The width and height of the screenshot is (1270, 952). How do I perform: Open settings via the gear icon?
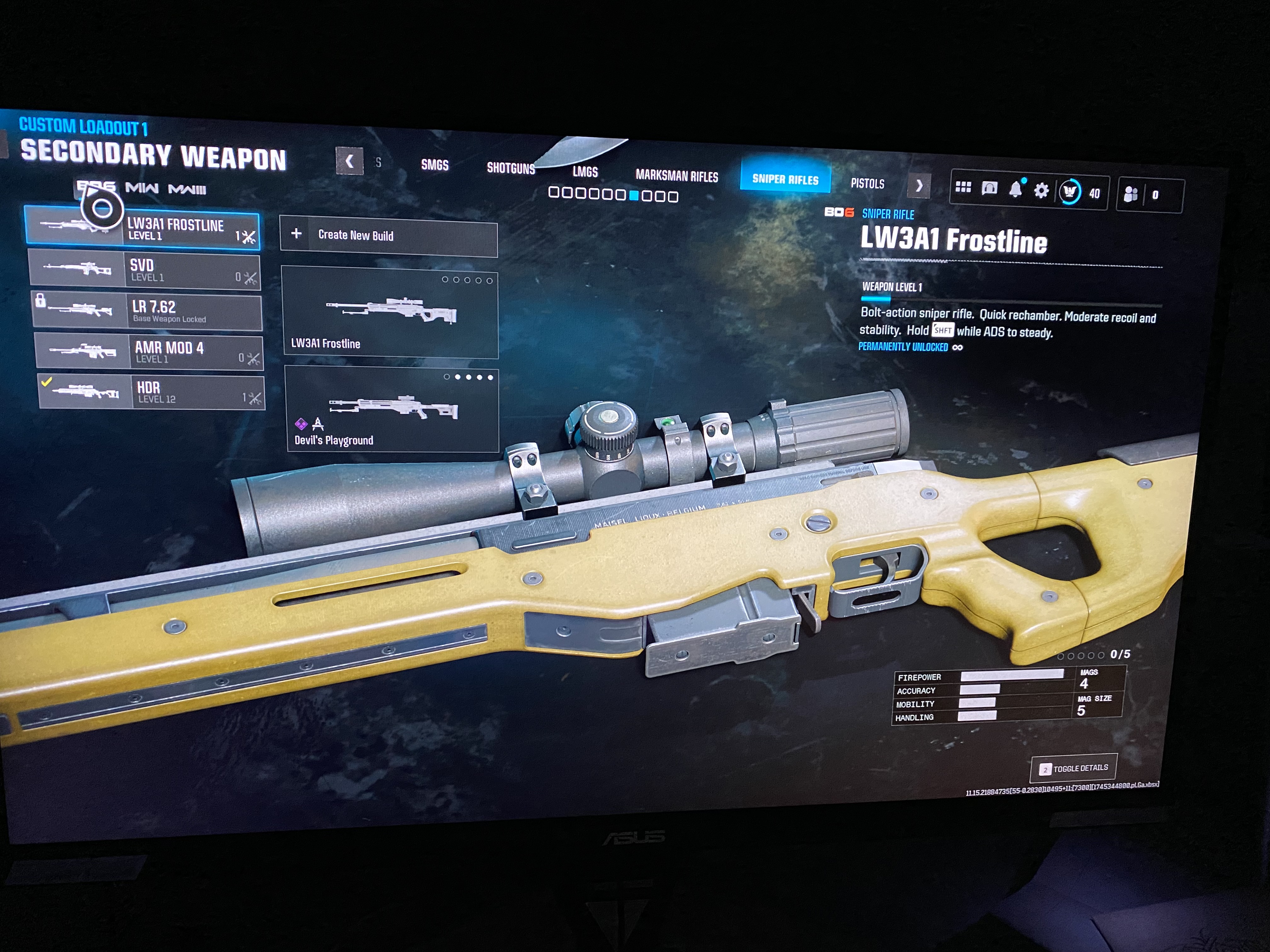pyautogui.click(x=1041, y=190)
